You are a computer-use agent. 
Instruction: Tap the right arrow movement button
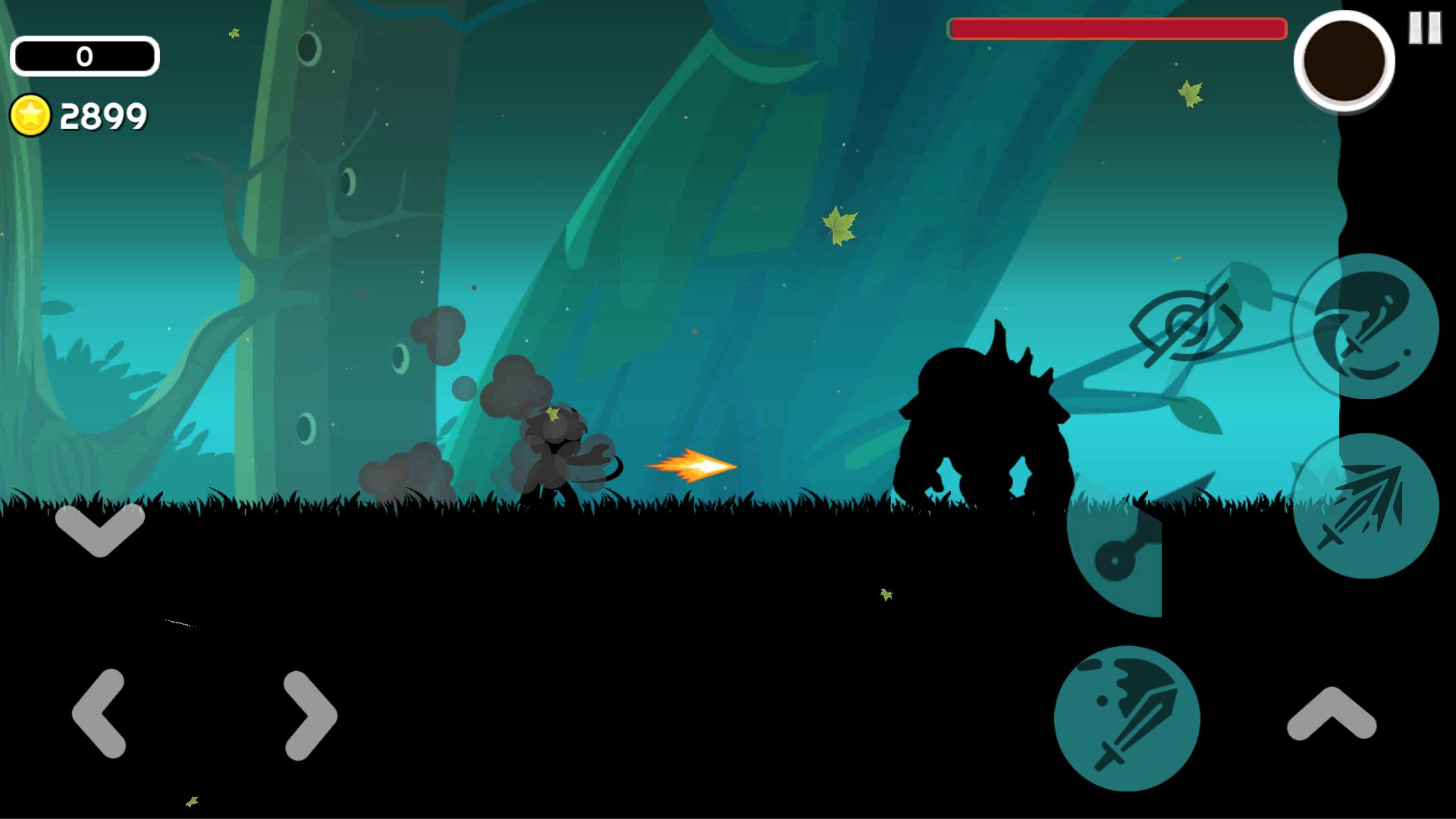pyautogui.click(x=309, y=714)
